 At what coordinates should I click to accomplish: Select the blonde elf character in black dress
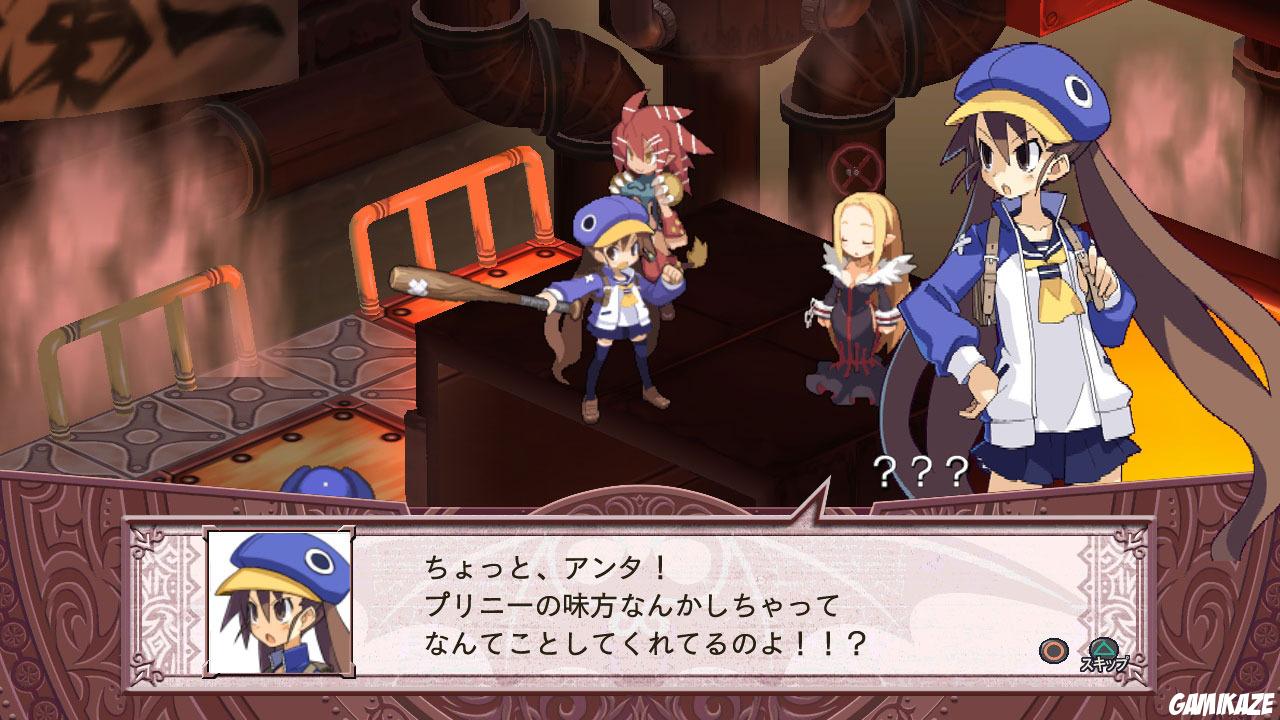click(x=860, y=290)
